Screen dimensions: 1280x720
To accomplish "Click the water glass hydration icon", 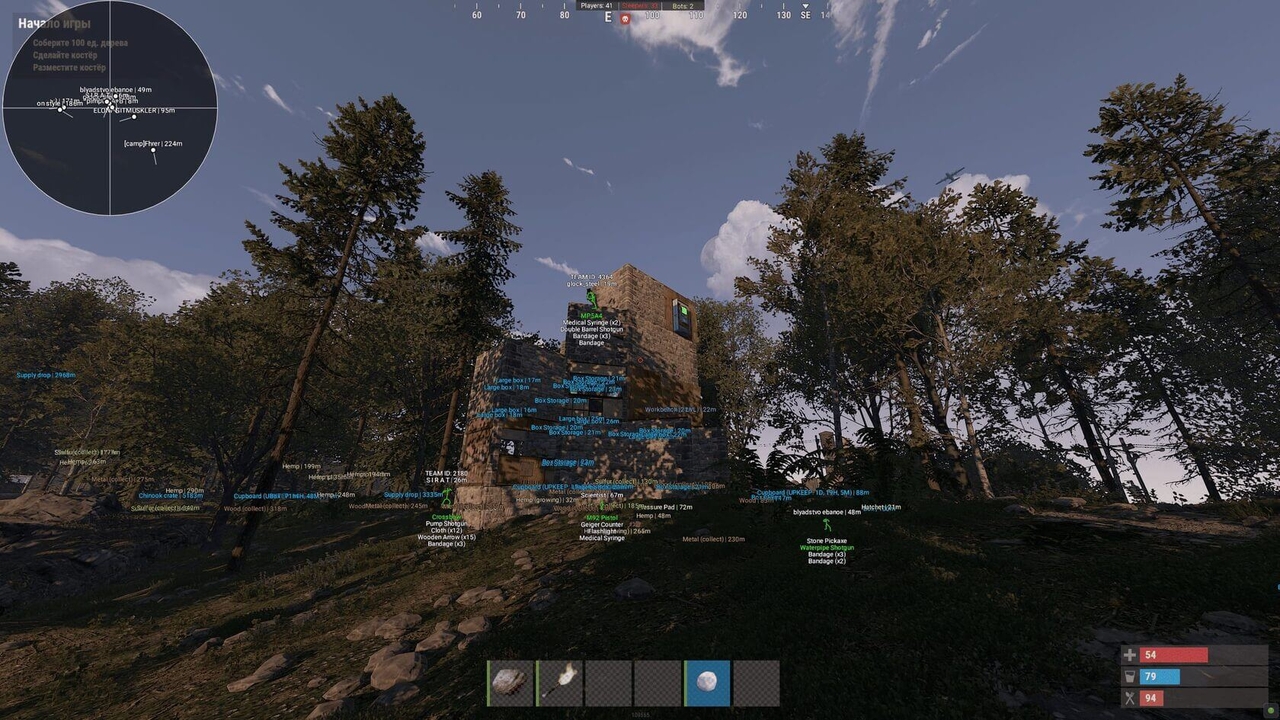I will (x=1130, y=677).
